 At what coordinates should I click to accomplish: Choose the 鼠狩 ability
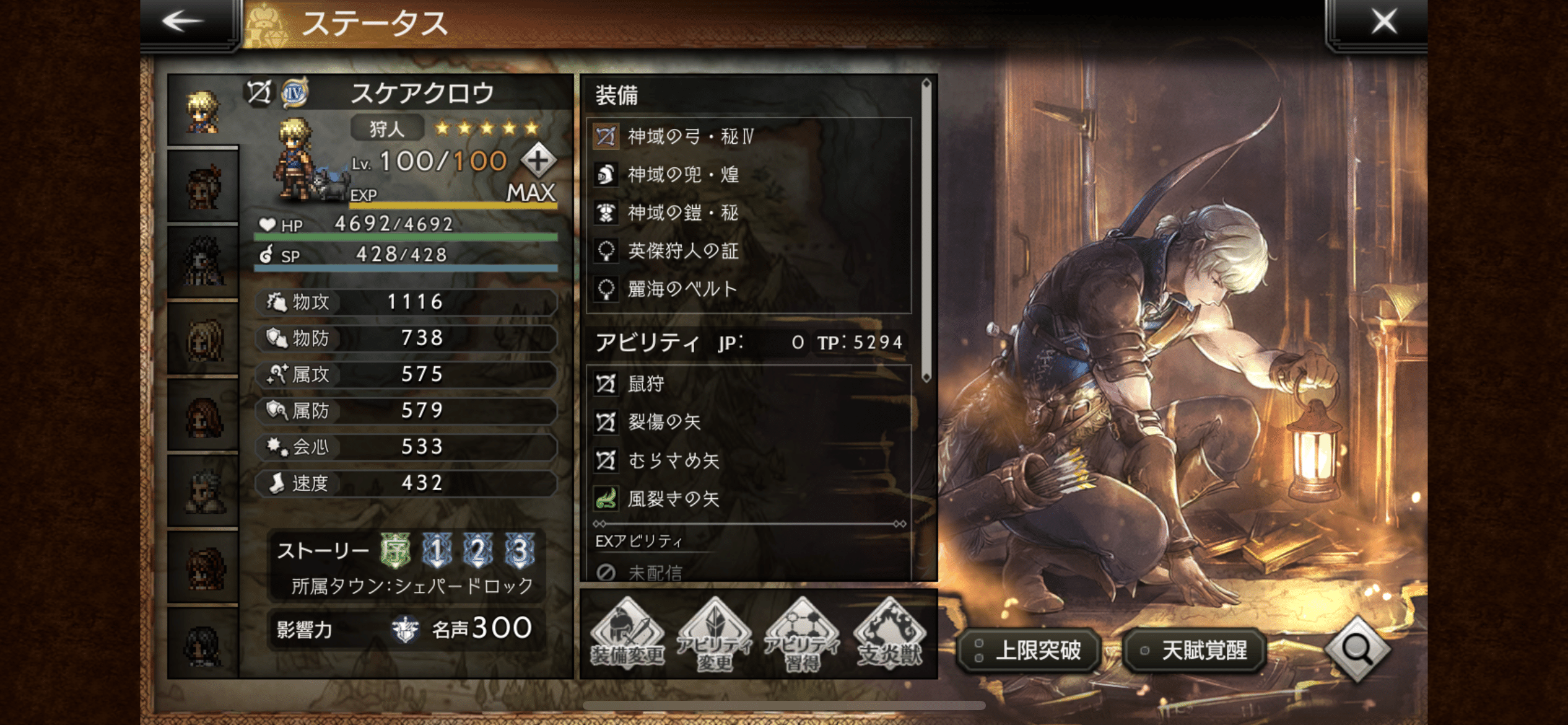[x=748, y=384]
